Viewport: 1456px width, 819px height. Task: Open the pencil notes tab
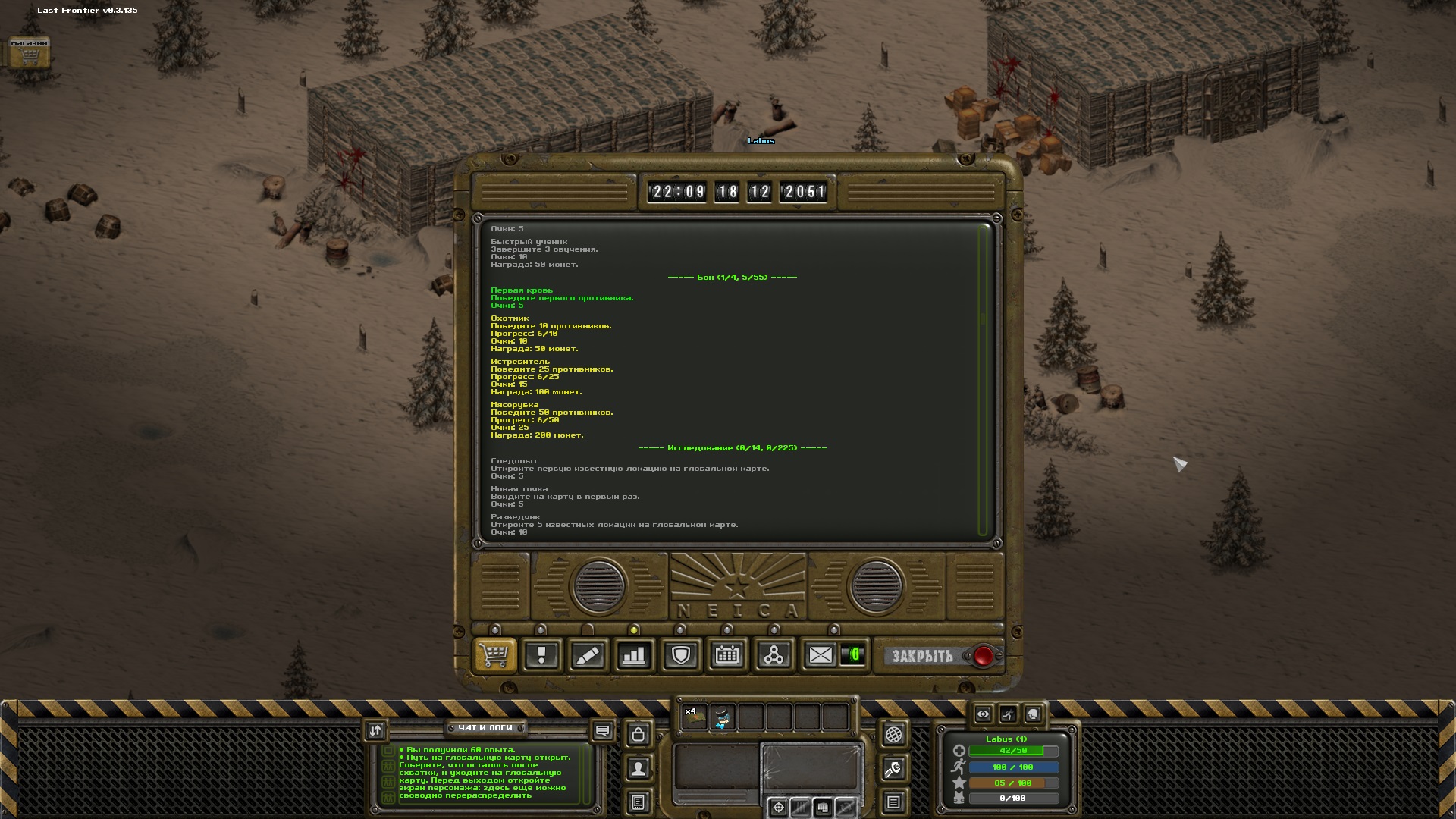pyautogui.click(x=588, y=655)
